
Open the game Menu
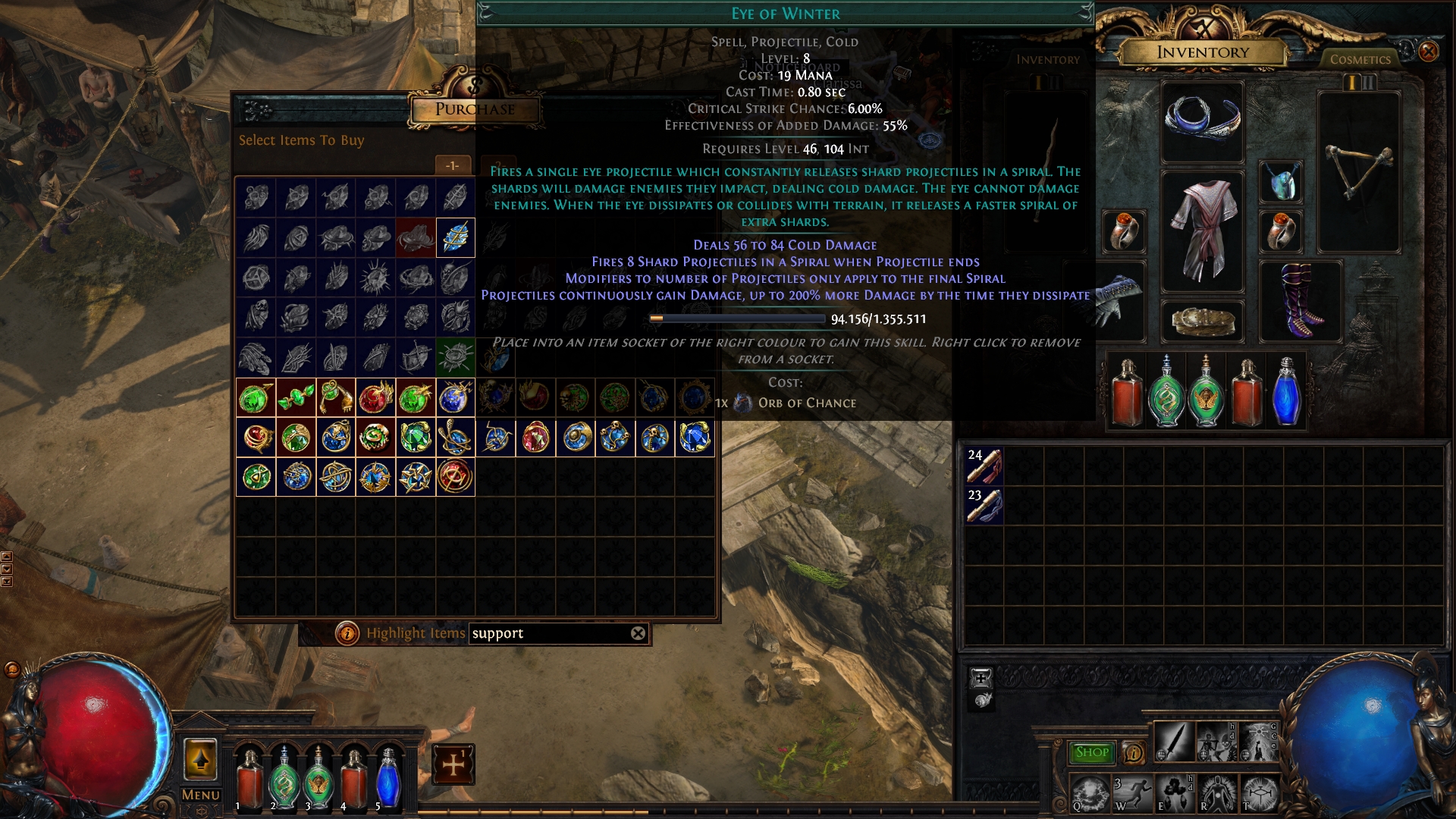coord(200,795)
